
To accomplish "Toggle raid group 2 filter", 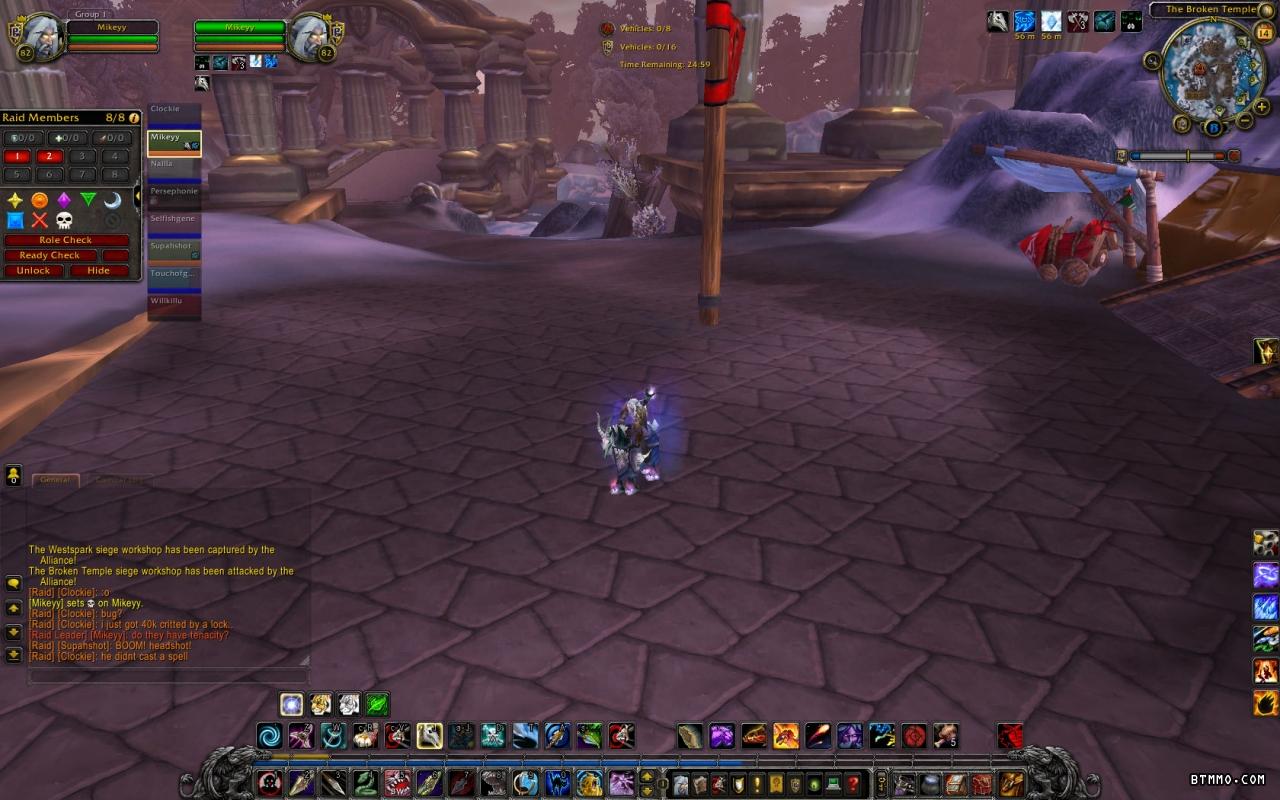I will click(x=49, y=156).
